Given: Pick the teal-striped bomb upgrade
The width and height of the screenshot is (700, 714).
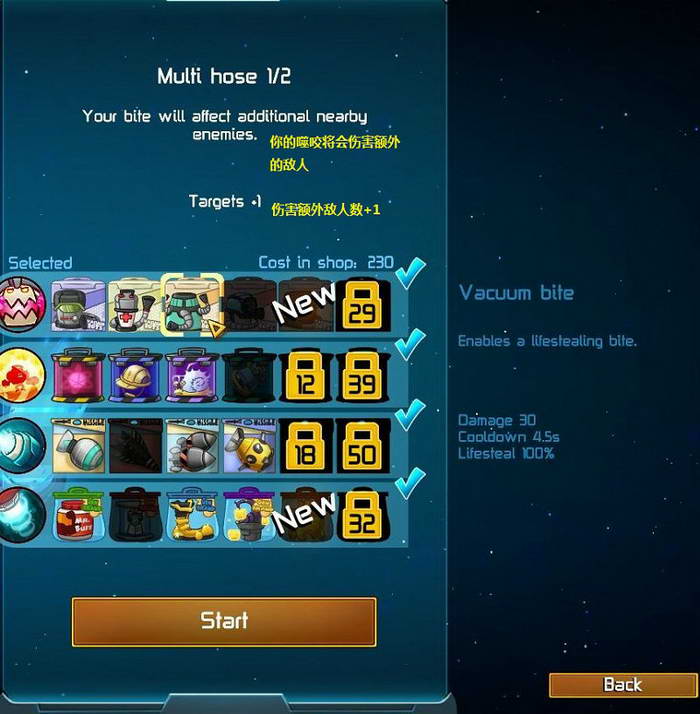Looking at the screenshot, I should [78, 445].
